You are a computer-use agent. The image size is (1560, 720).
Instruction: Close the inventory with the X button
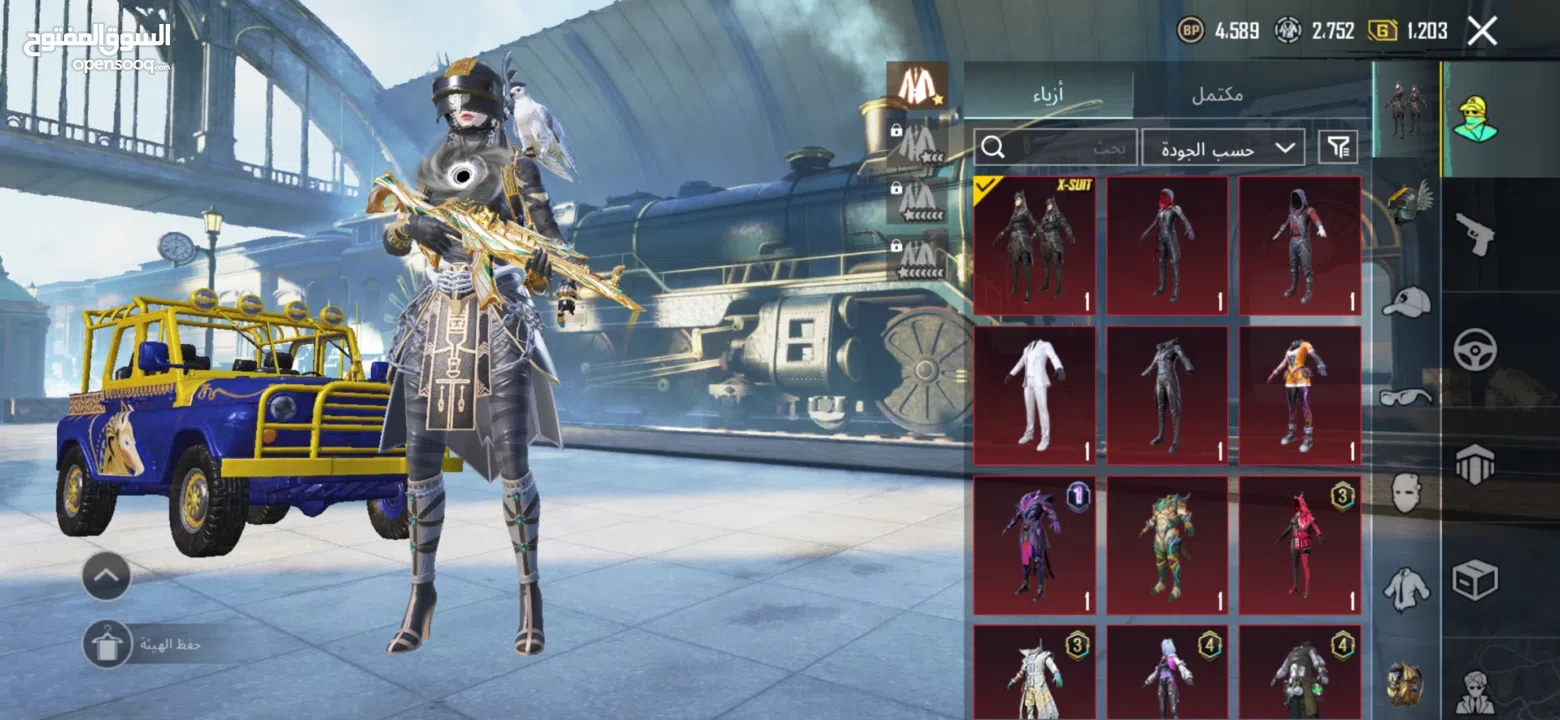click(1482, 31)
